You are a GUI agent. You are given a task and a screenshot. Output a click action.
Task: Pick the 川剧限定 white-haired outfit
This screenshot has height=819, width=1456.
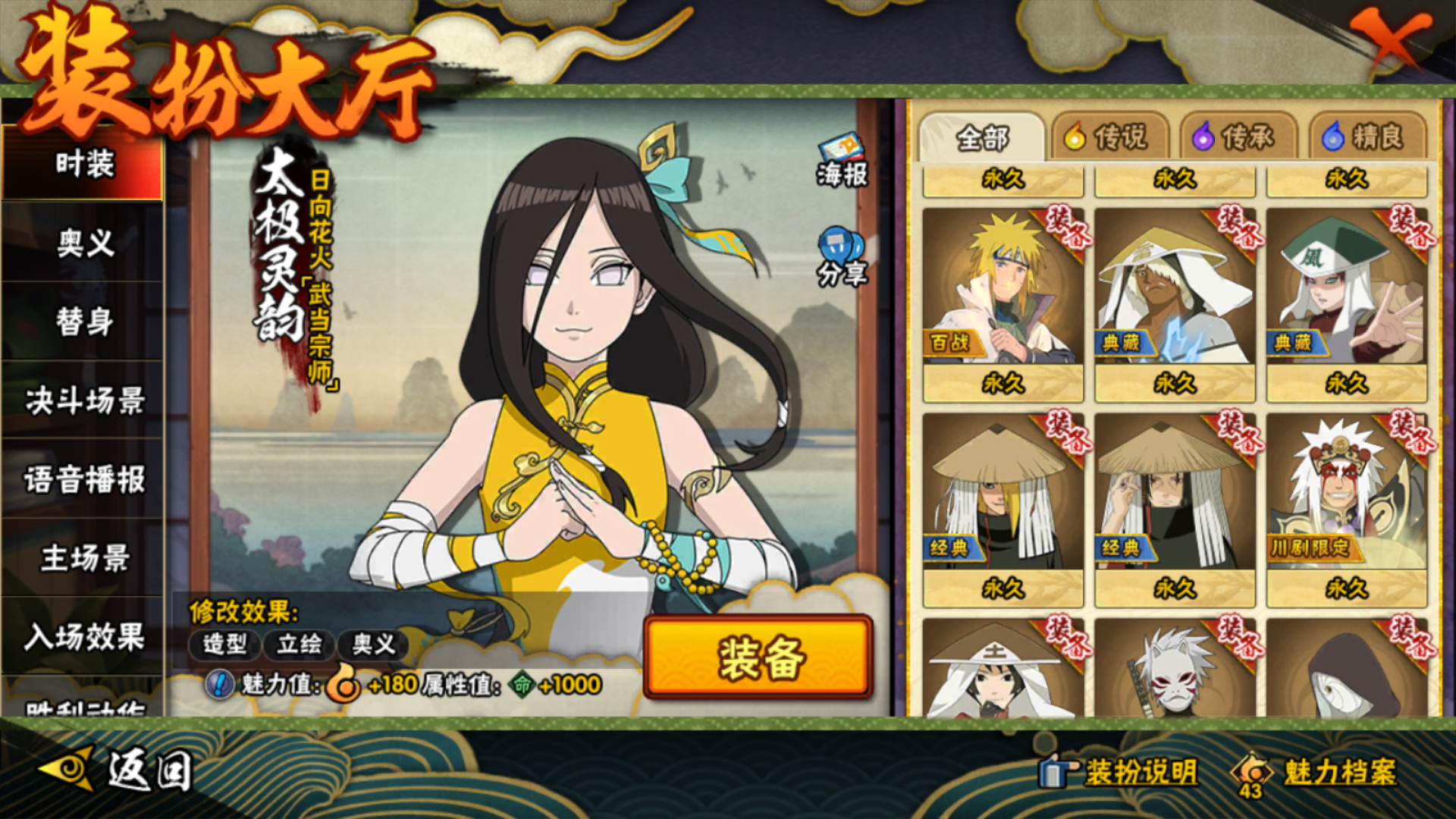point(1347,493)
